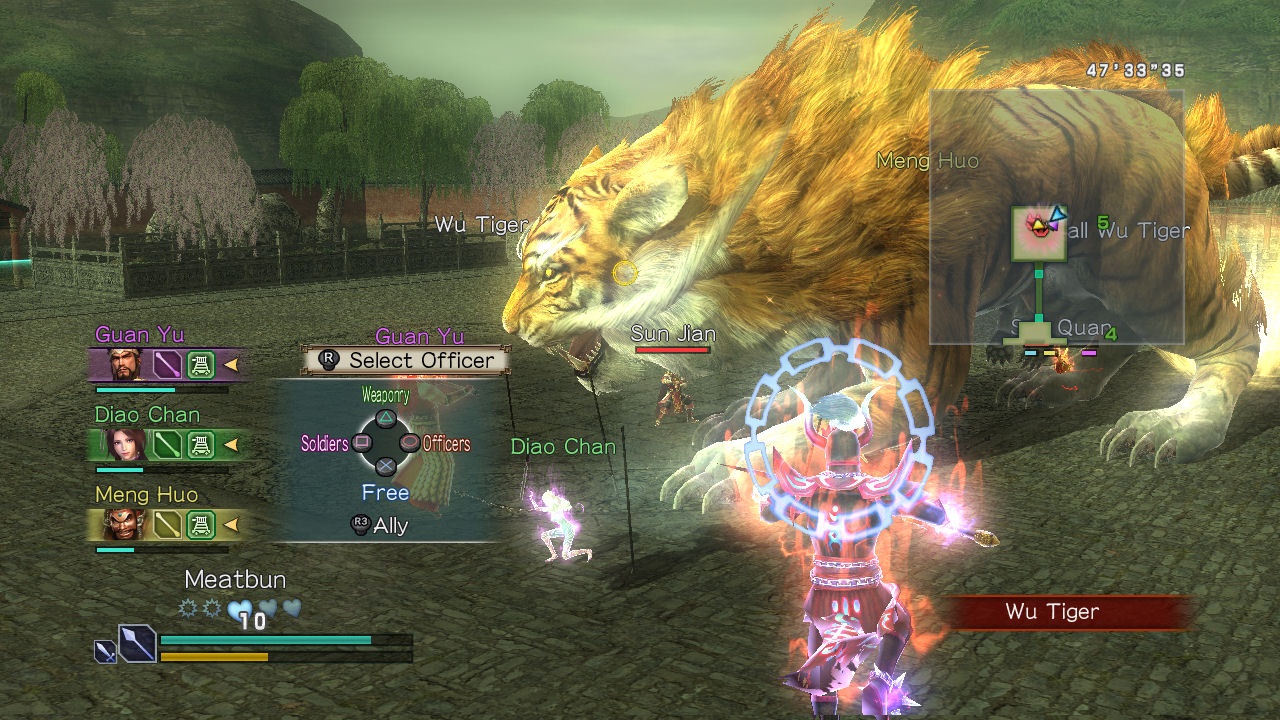This screenshot has height=720, width=1280.
Task: Open the translucent minimap
Action: click(x=1056, y=217)
